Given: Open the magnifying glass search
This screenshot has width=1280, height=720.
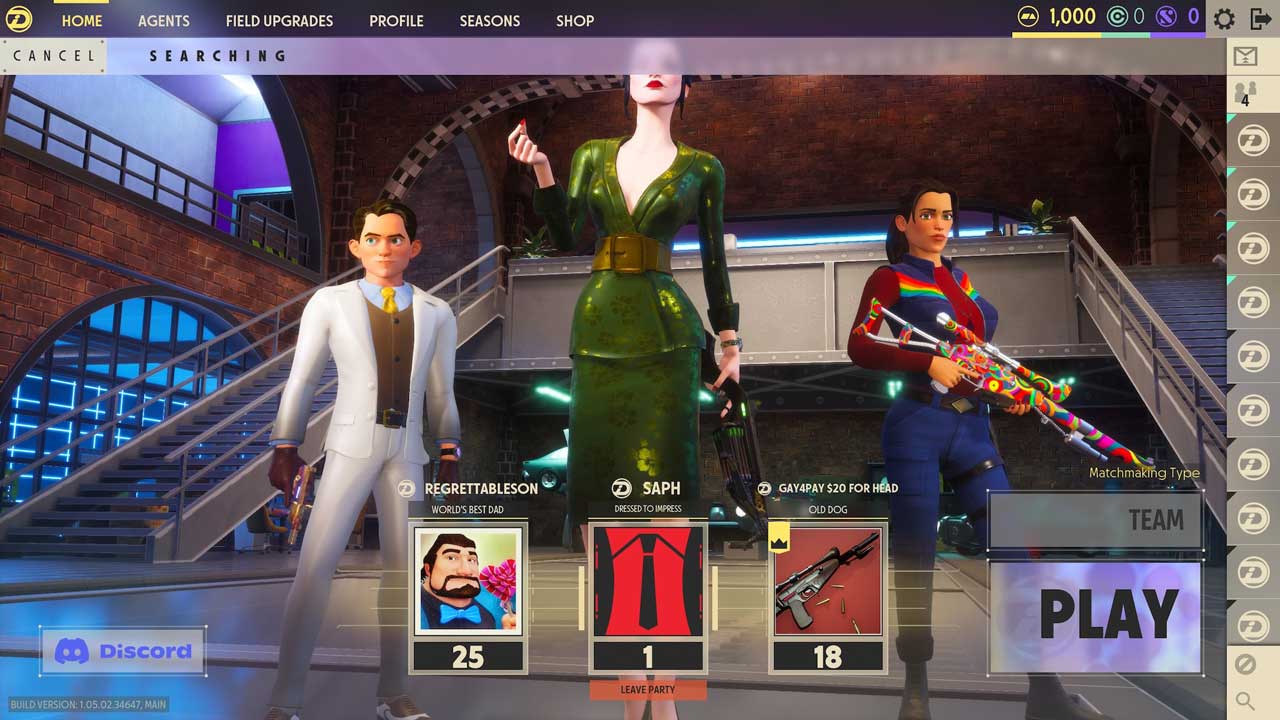Looking at the screenshot, I should pos(1245,701).
